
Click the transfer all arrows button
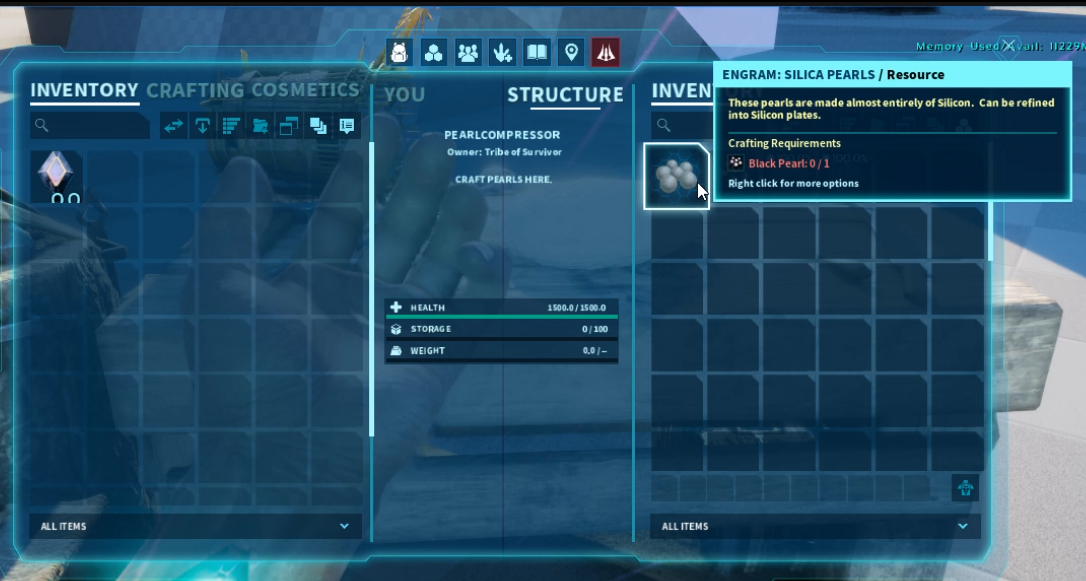click(174, 126)
